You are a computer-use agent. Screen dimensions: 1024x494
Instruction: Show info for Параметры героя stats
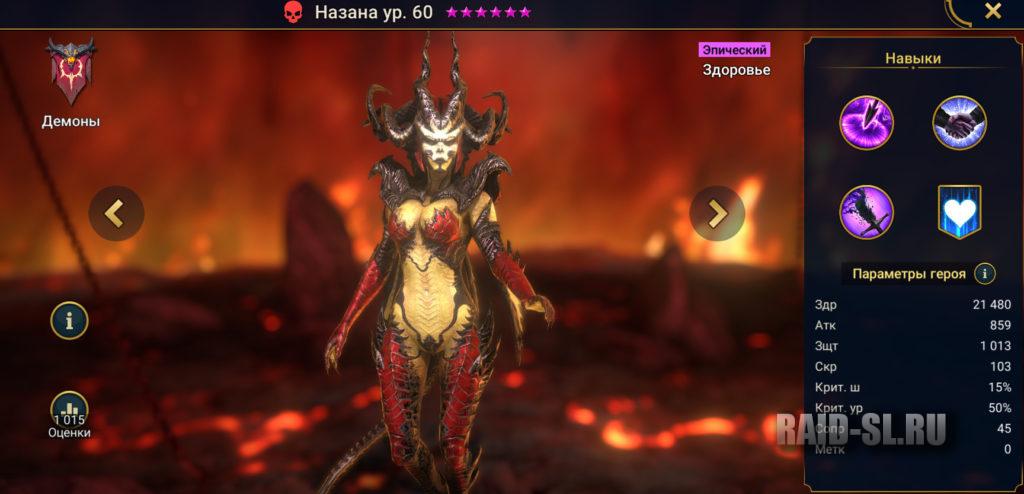(984, 273)
